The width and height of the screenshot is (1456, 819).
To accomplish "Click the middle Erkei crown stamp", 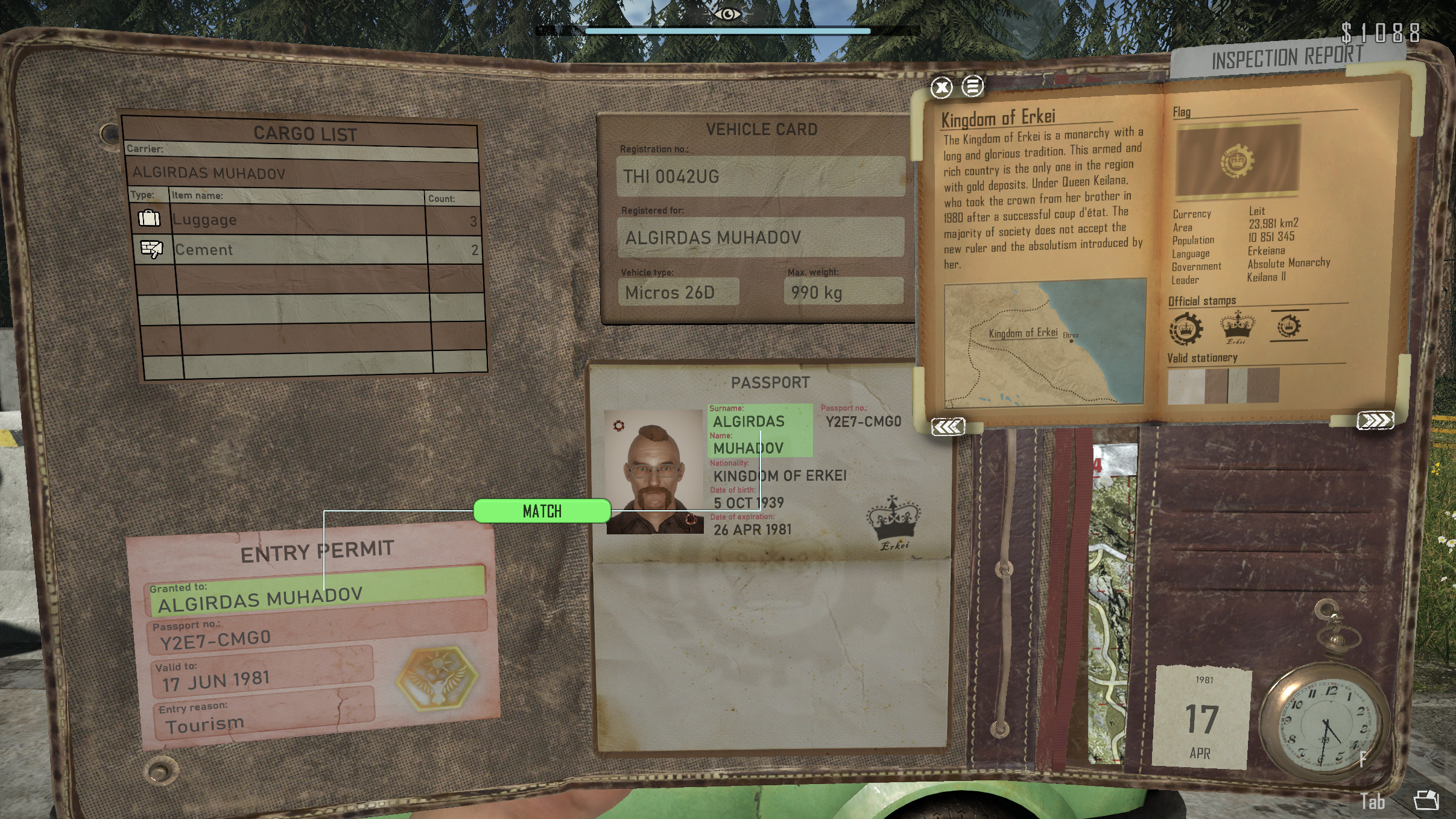I will click(1238, 326).
